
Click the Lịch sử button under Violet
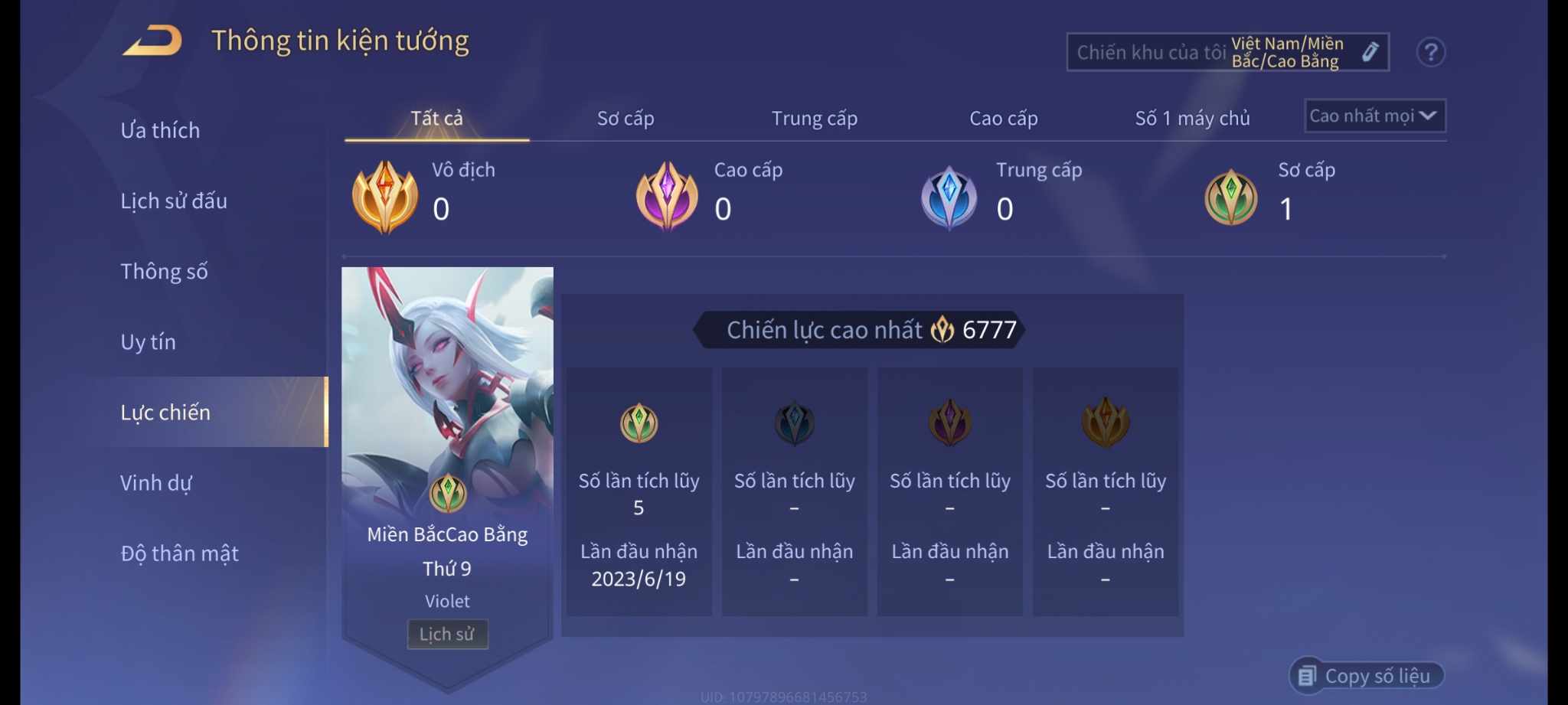447,634
